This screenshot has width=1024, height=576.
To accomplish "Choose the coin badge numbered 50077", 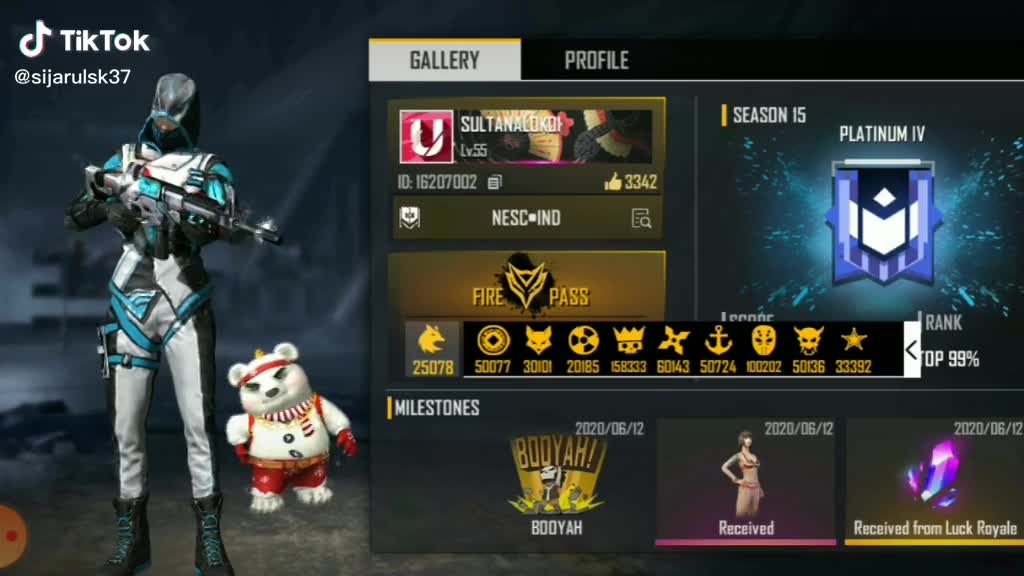I will click(x=492, y=349).
